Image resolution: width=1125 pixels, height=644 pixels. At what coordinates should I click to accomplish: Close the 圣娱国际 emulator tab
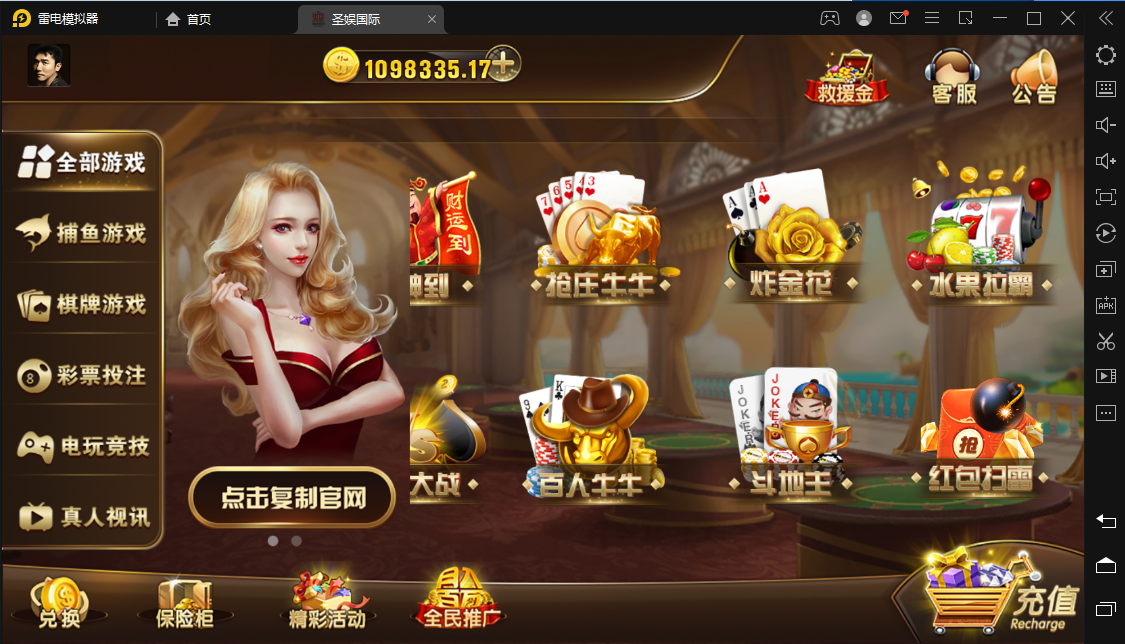[431, 19]
